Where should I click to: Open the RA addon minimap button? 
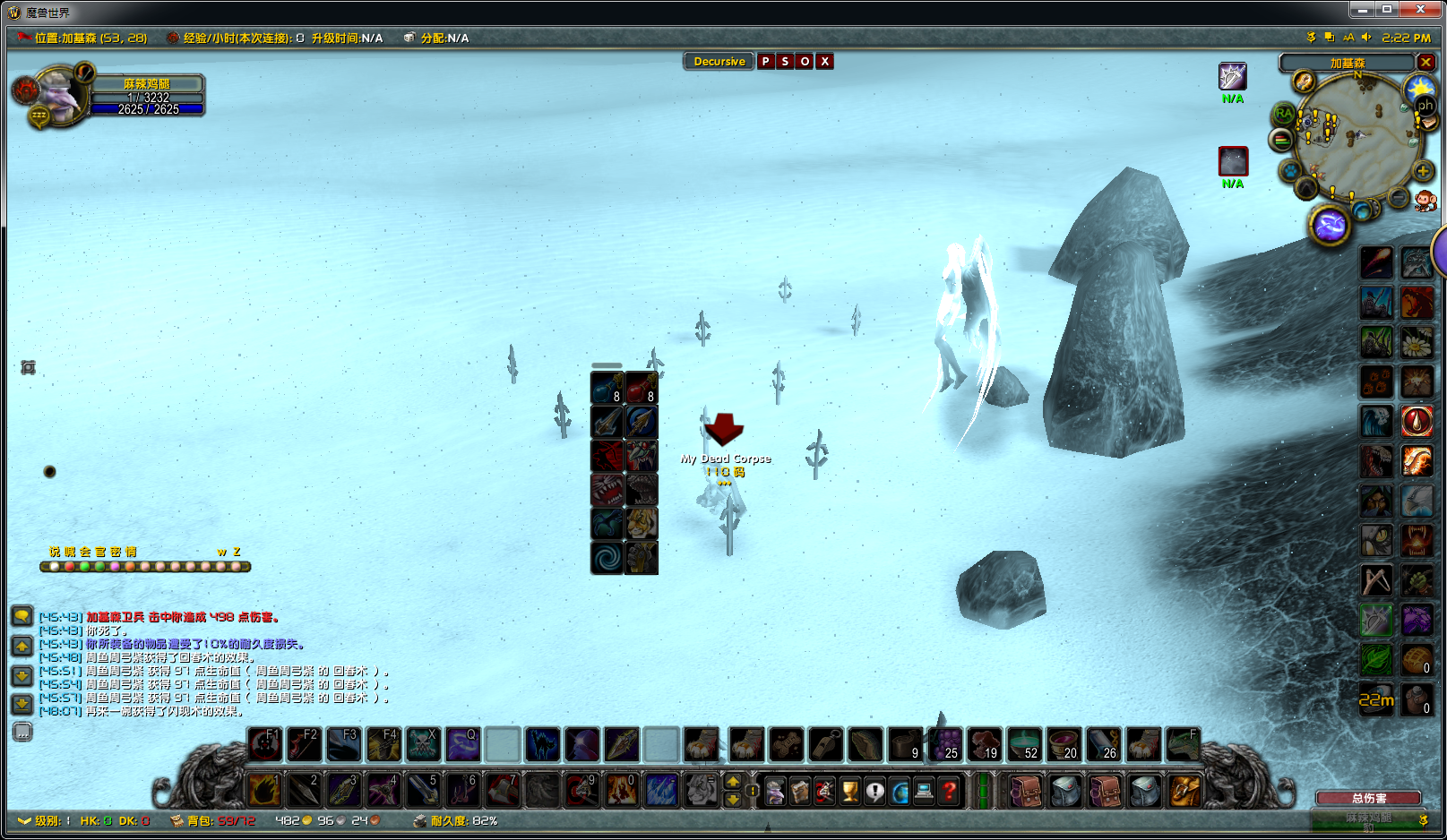click(x=1284, y=115)
